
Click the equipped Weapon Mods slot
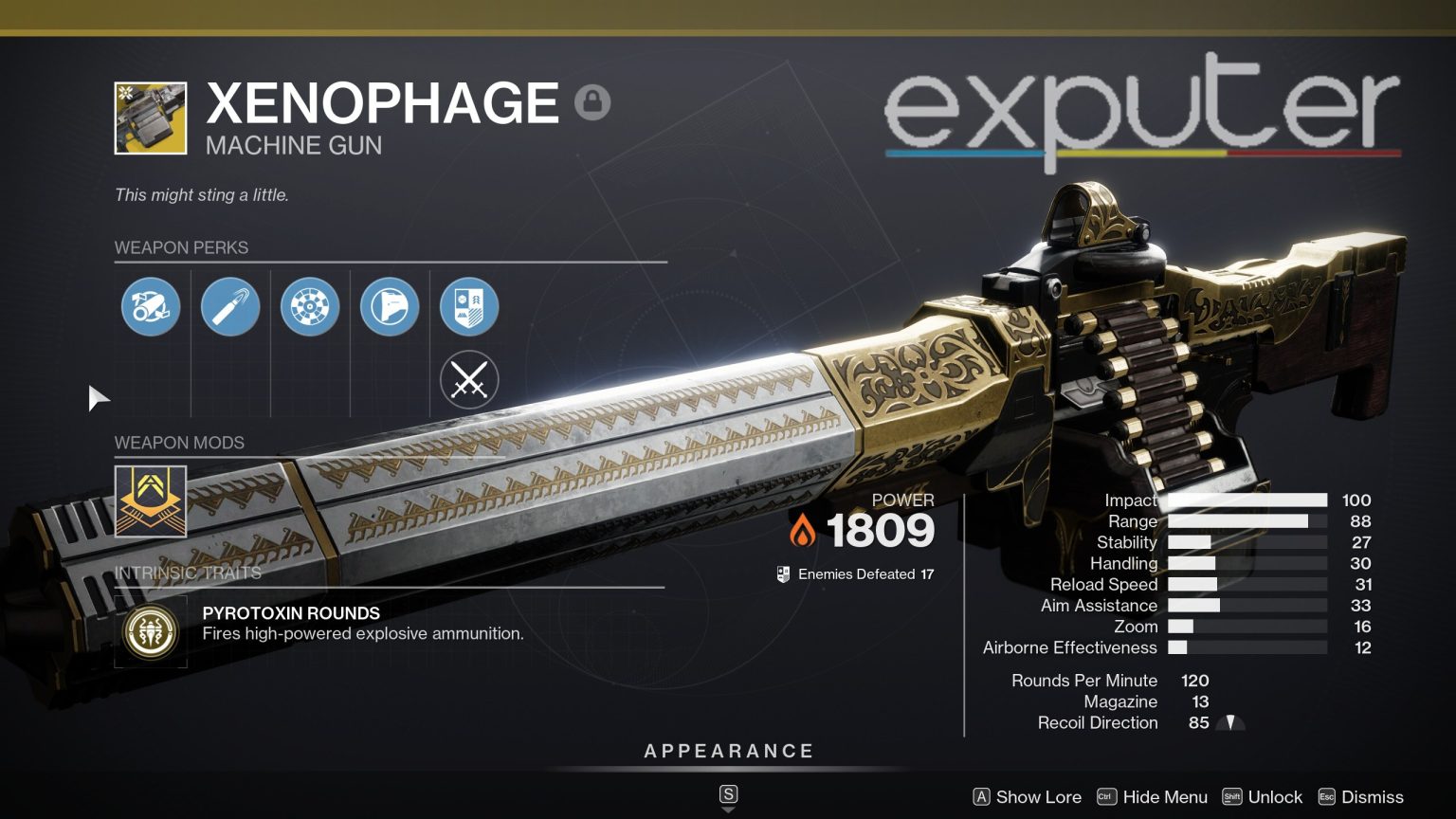point(151,502)
